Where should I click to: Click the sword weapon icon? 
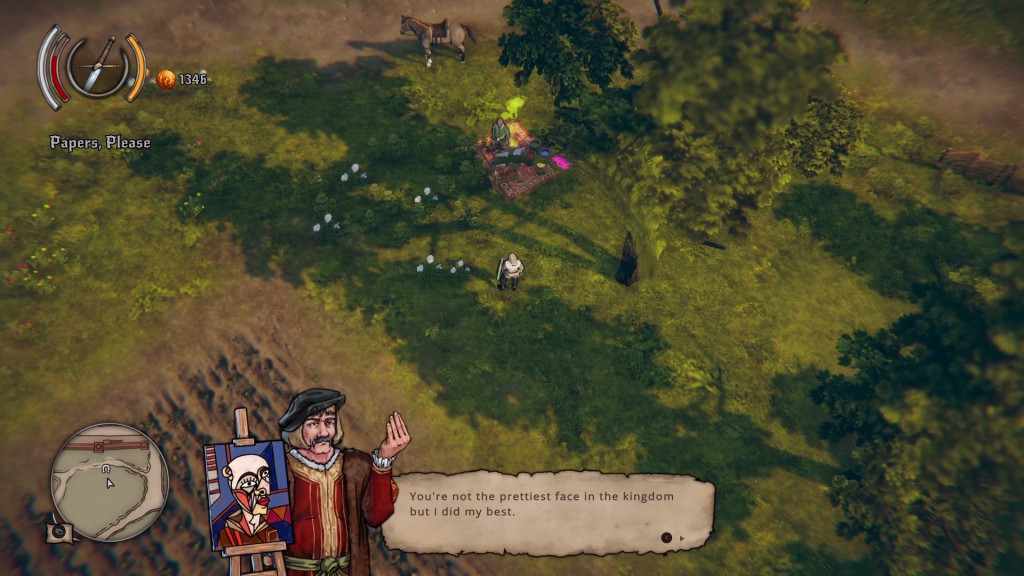[x=98, y=66]
